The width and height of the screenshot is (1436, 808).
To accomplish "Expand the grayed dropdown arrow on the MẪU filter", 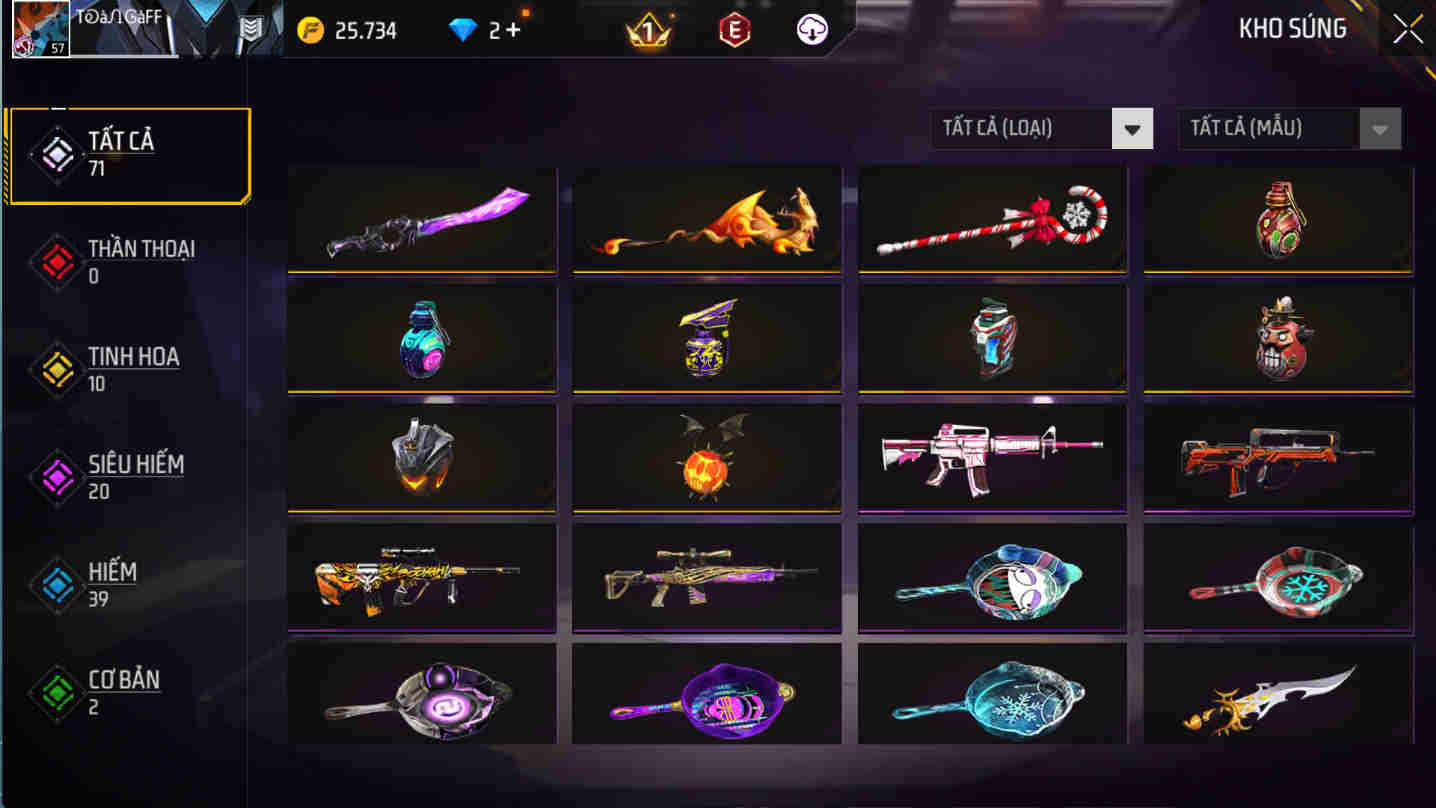I will [1380, 128].
